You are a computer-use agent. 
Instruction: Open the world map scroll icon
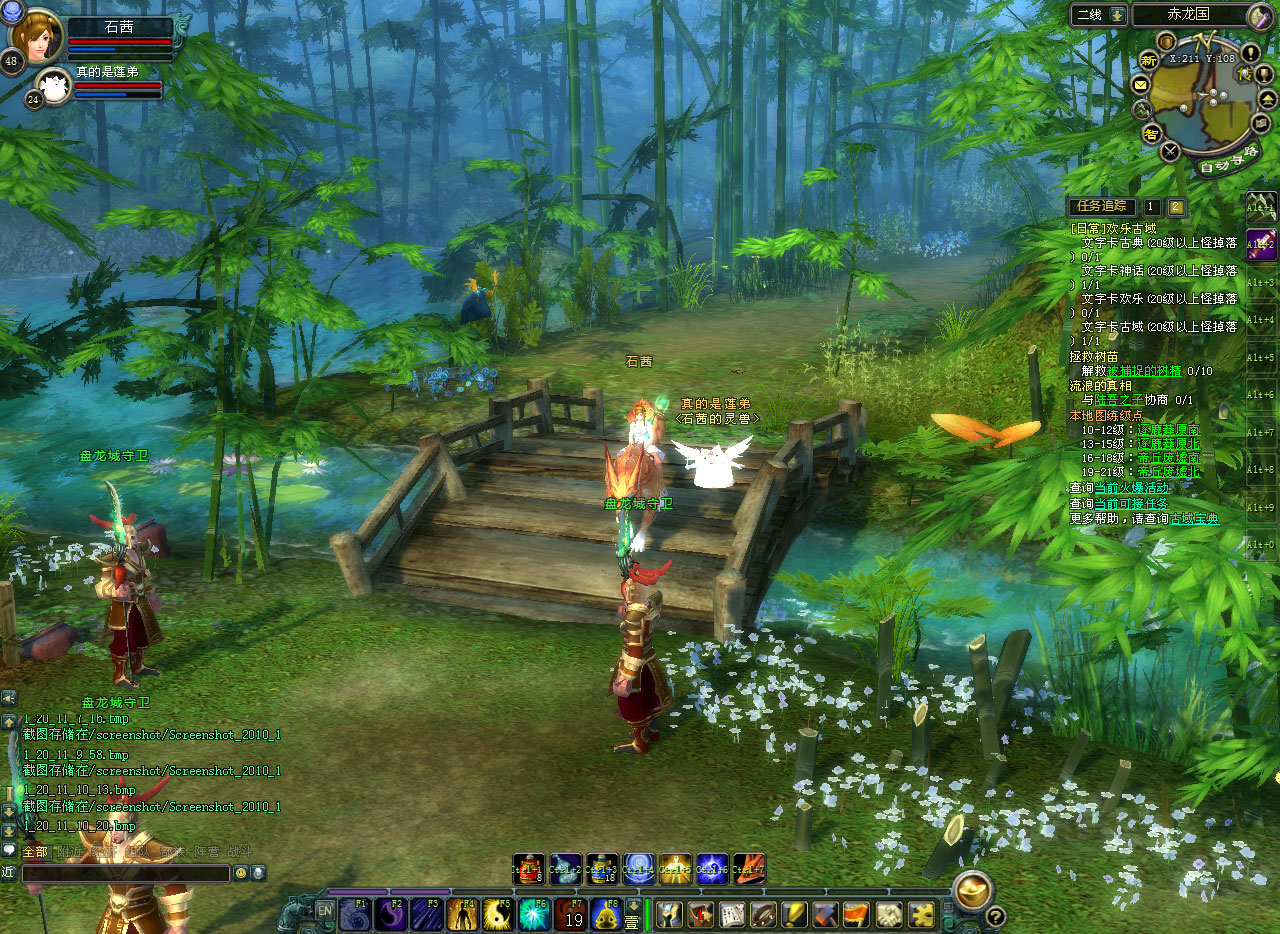[1259, 15]
